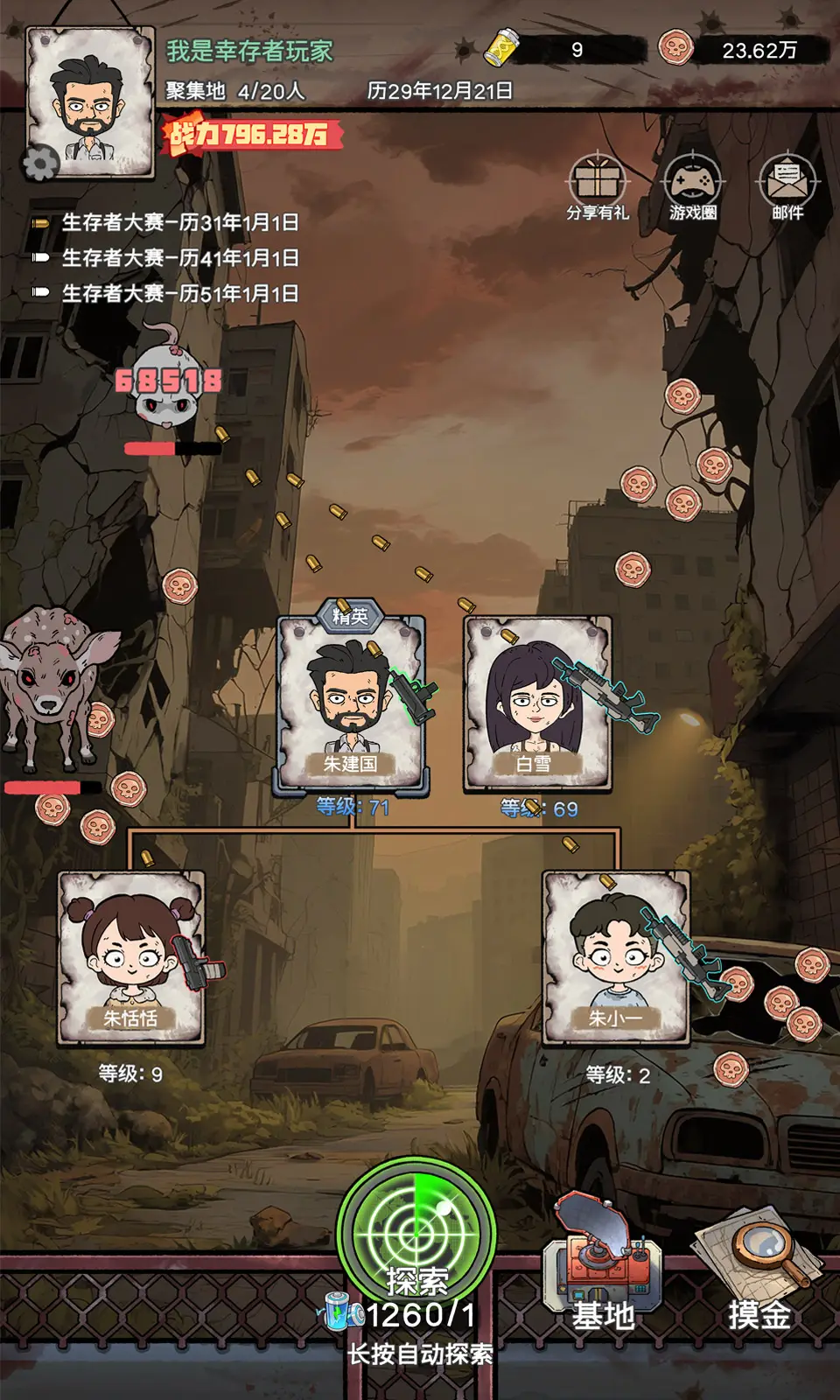This screenshot has height=1400, width=840.
Task: Tap the 战力796.28万 power banner
Action: 250,135
